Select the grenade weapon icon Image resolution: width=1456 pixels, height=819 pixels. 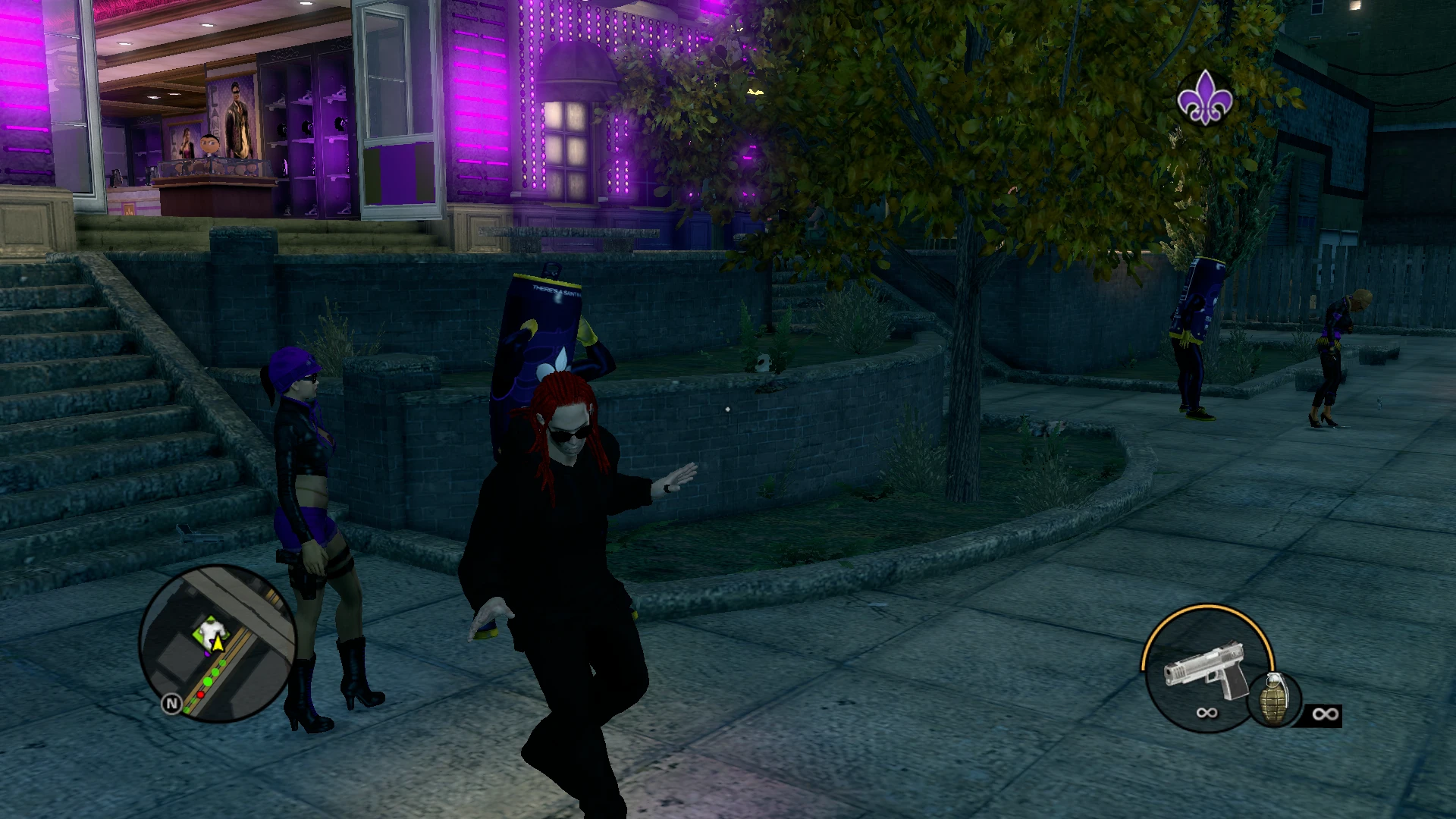[x=1275, y=698]
